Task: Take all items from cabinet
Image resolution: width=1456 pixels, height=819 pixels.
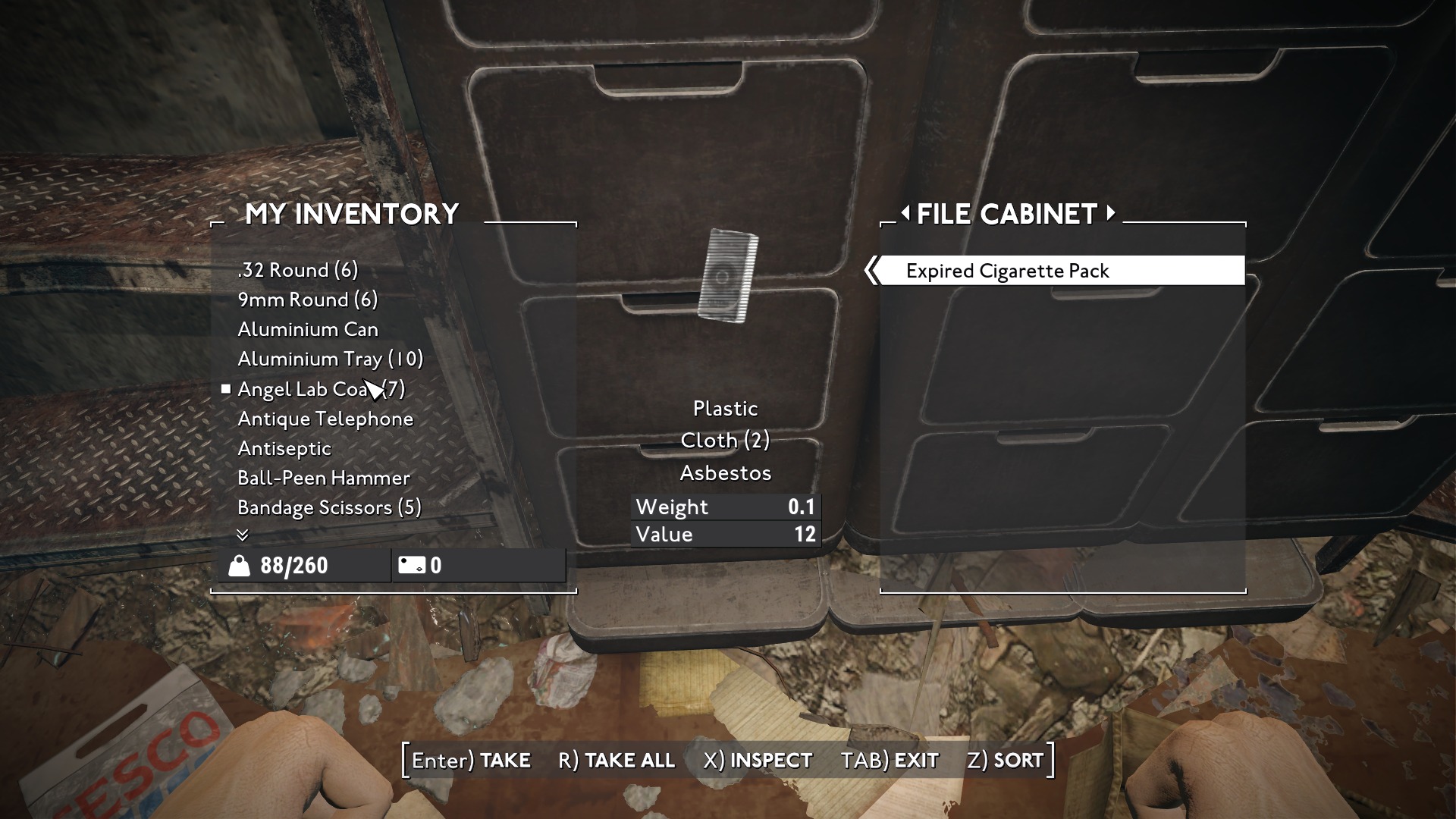Action: [x=616, y=760]
